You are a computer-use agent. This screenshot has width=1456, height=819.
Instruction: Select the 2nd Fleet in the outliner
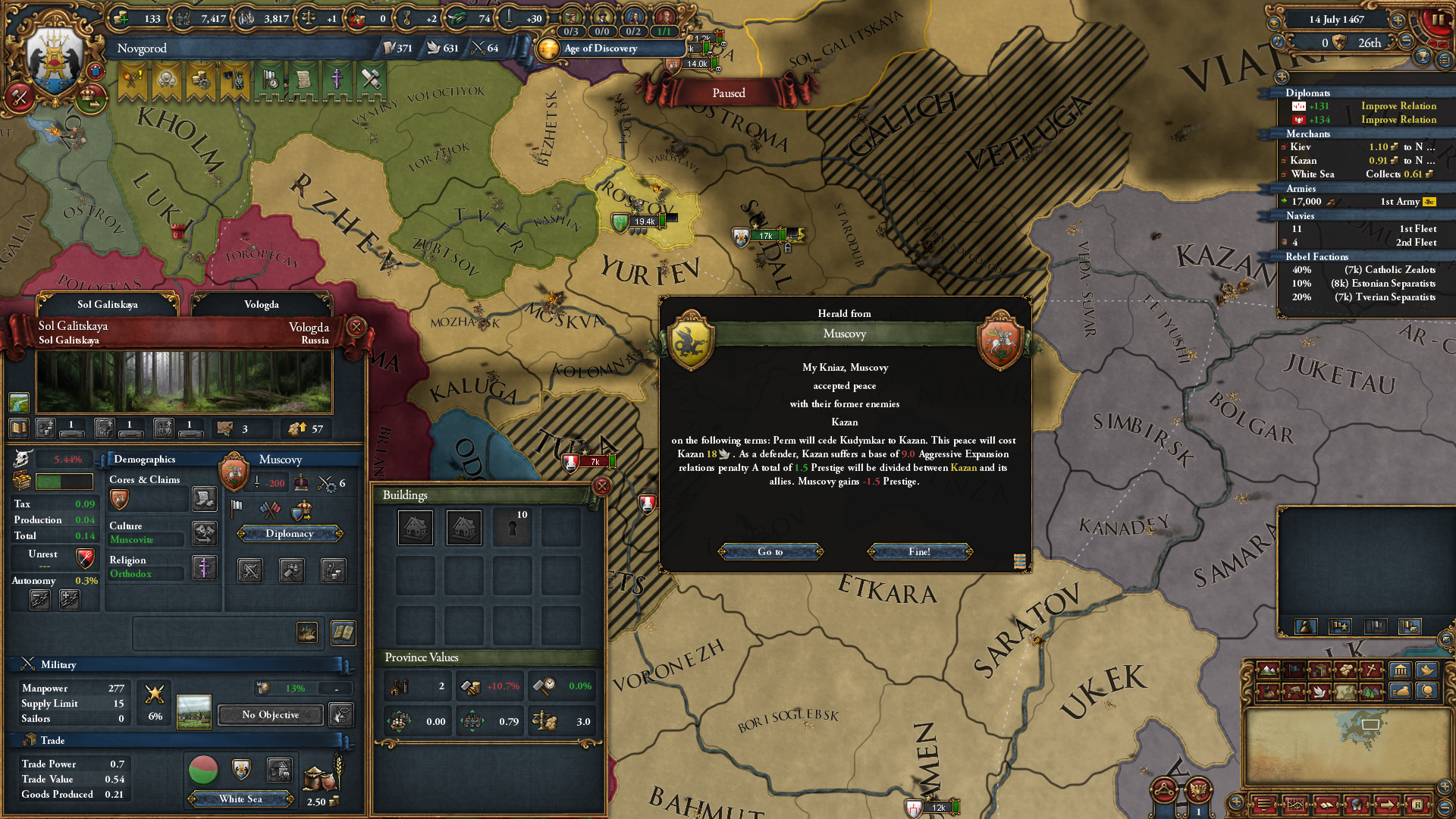click(x=1357, y=242)
